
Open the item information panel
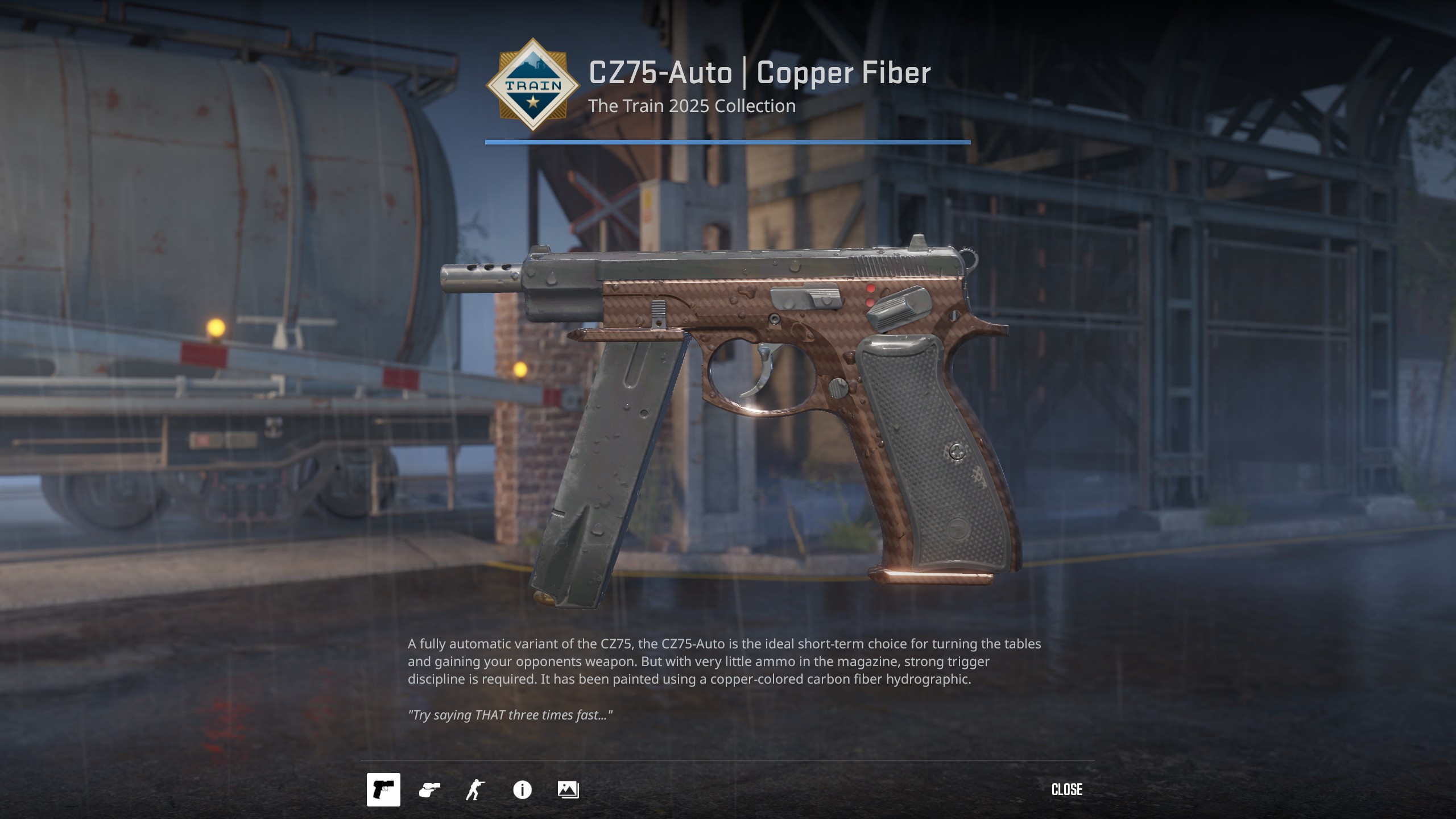[x=522, y=789]
